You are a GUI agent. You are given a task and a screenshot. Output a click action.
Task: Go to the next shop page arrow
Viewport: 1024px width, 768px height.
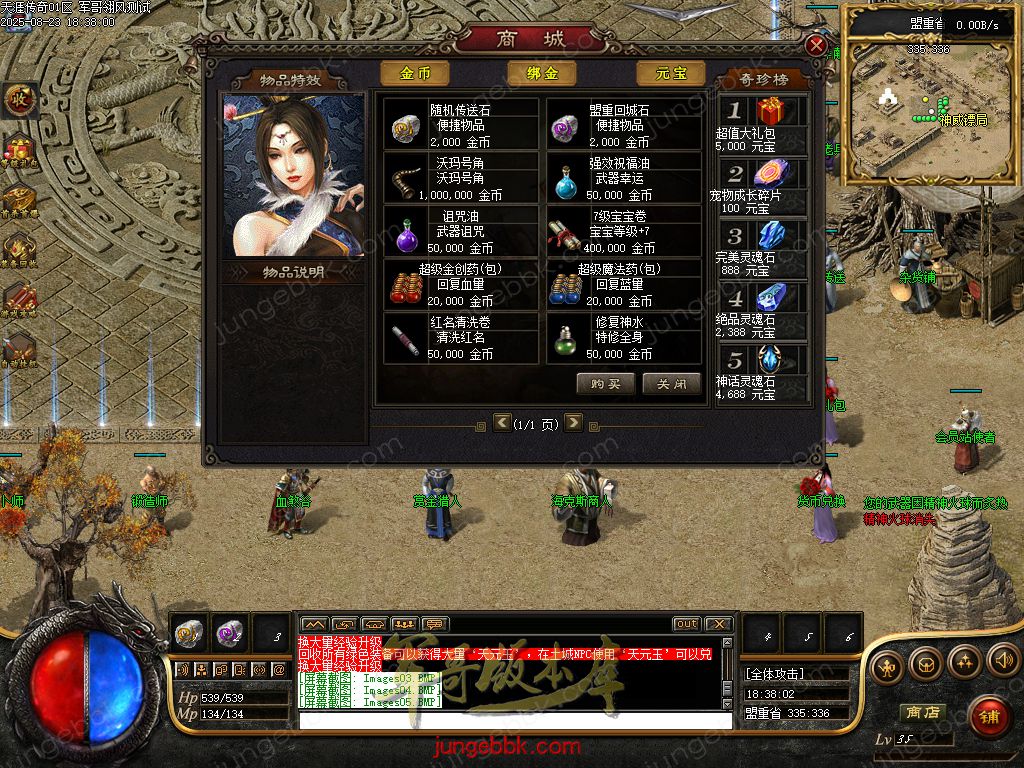pos(573,423)
